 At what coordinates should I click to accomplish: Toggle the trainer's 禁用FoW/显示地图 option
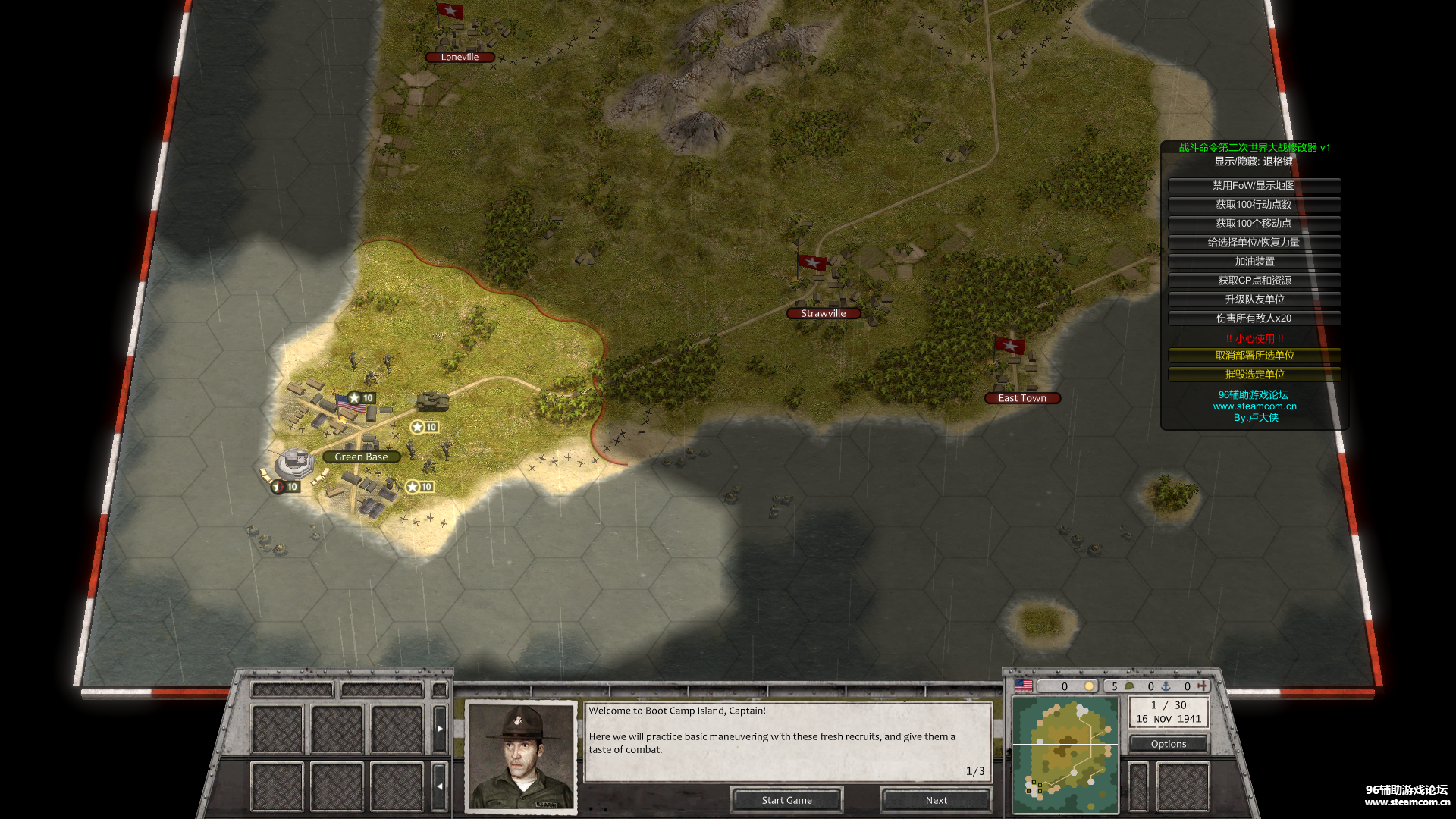1254,186
